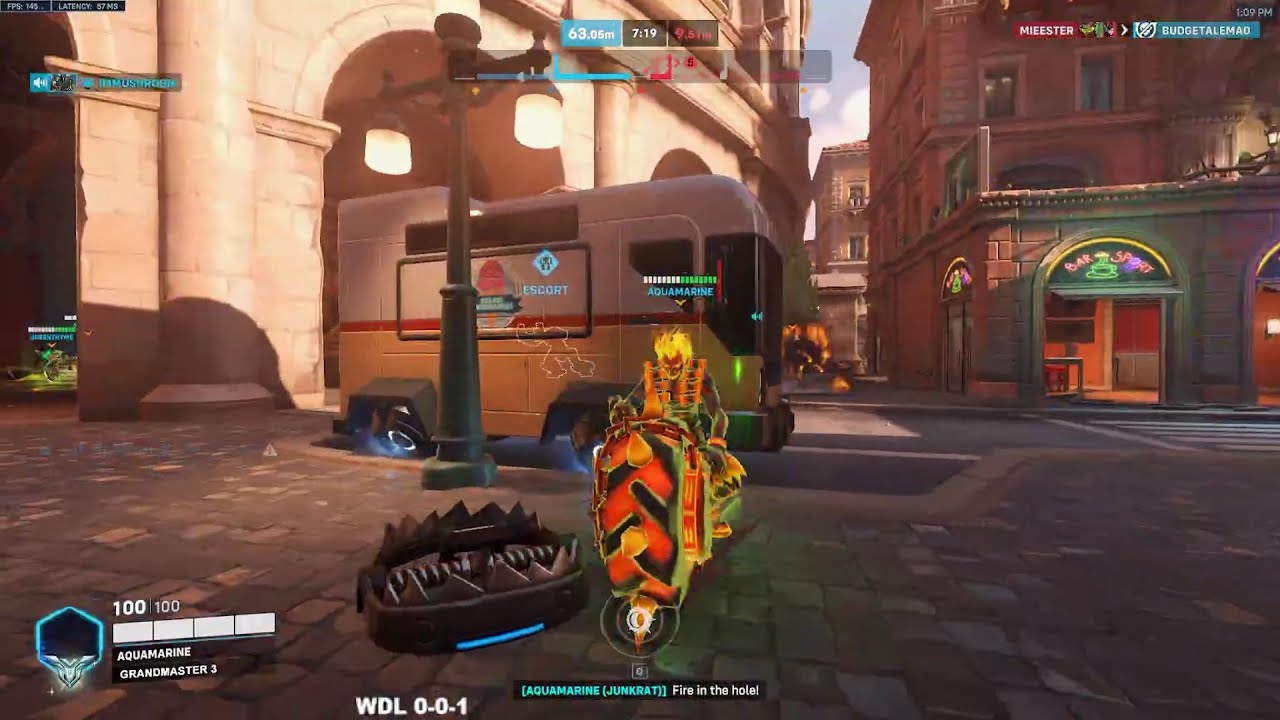The width and height of the screenshot is (1280, 720).
Task: Mute the speaker icon by ITMUSTROSH
Action: click(x=39, y=83)
